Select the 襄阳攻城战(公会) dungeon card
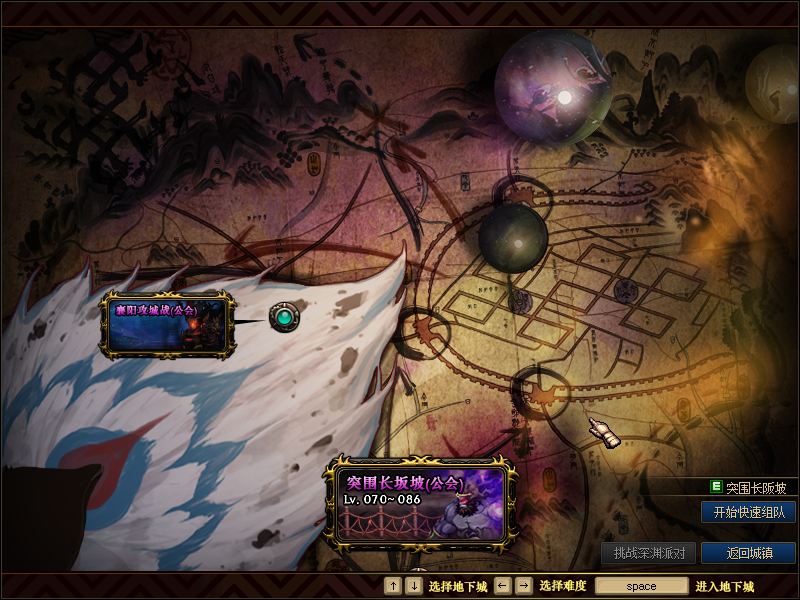The image size is (800, 600). tap(168, 325)
